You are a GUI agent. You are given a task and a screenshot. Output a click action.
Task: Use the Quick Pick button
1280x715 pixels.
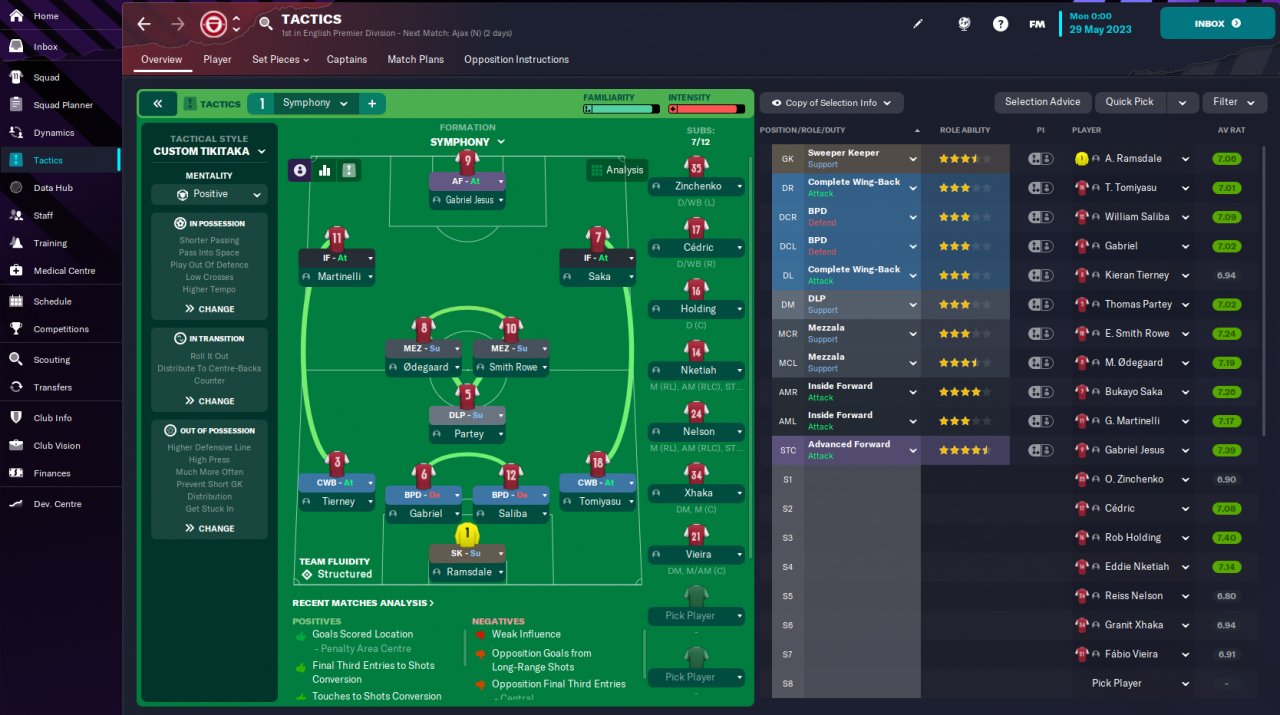[x=1130, y=102]
